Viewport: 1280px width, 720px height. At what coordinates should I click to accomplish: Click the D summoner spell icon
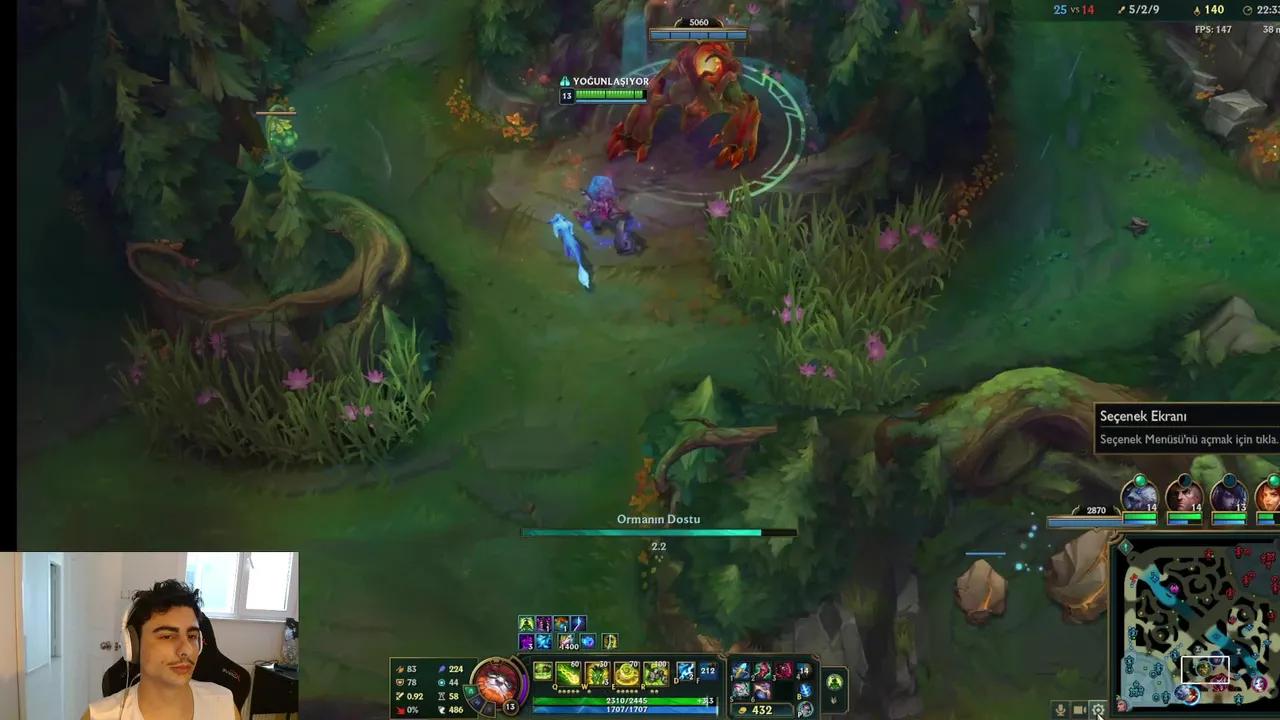pyautogui.click(x=685, y=673)
